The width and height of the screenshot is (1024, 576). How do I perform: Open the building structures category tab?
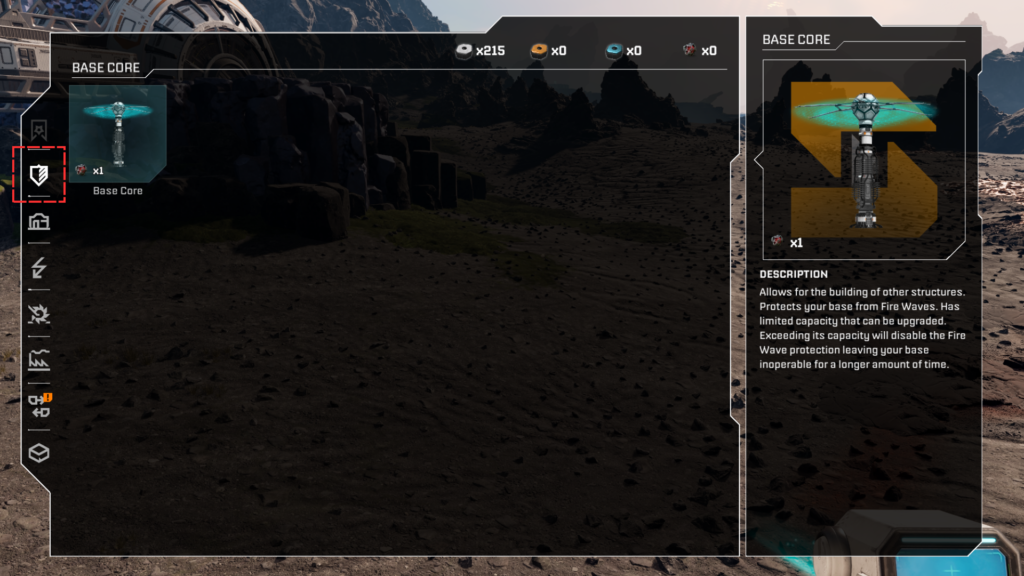click(x=39, y=221)
